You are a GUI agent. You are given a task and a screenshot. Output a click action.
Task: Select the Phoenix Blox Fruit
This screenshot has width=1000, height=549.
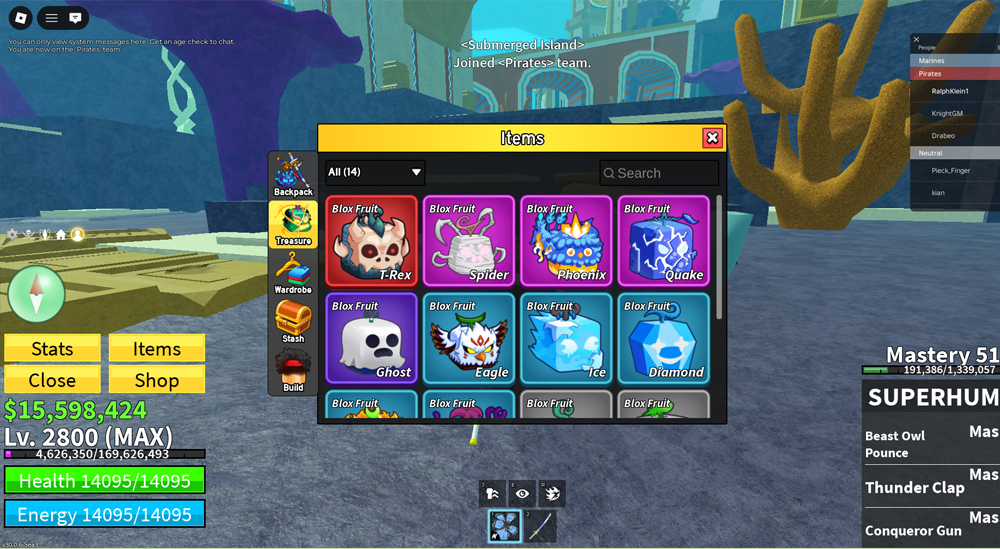[566, 241]
